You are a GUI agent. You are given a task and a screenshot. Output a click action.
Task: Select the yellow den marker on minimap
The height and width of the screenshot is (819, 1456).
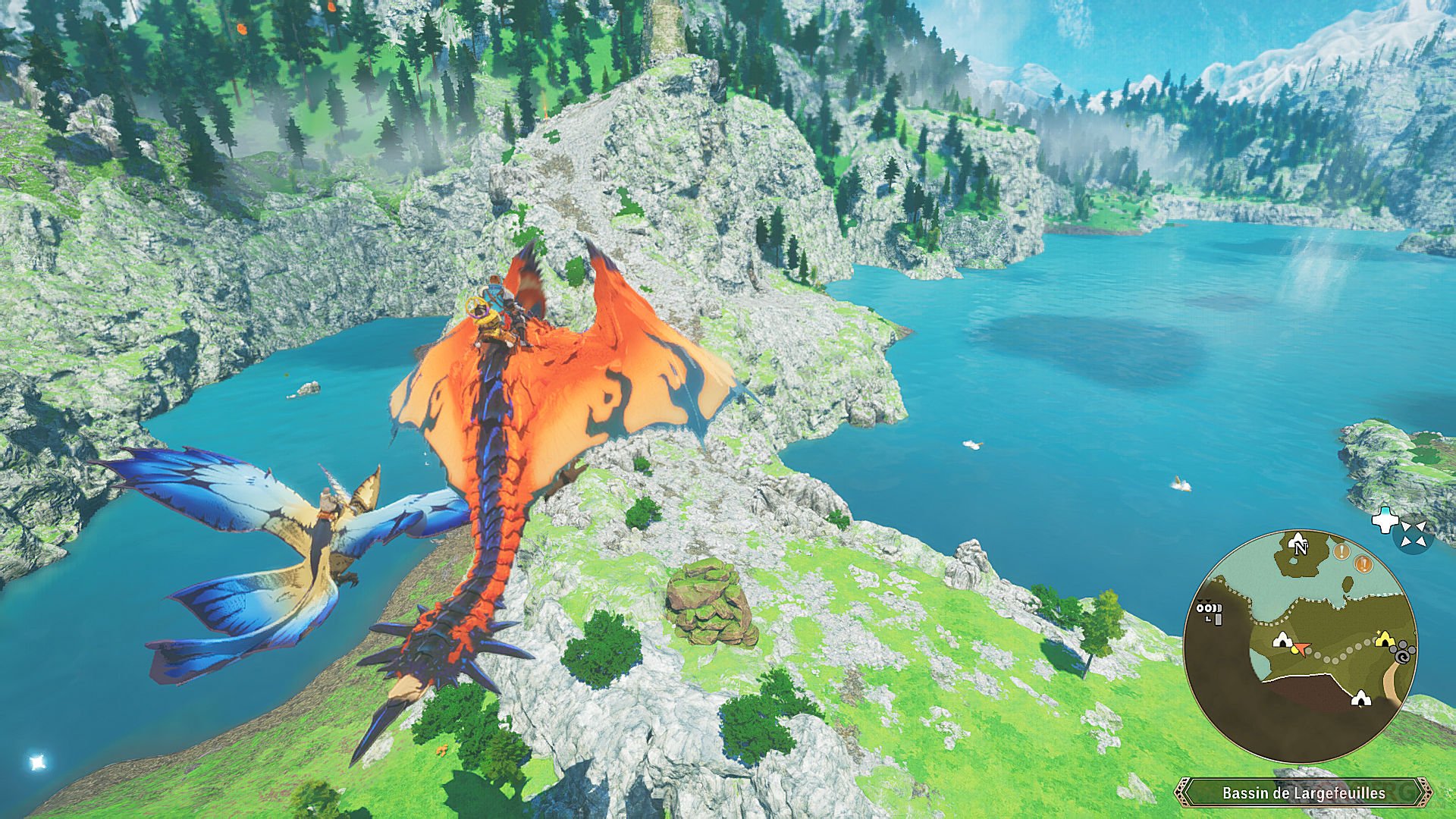(1385, 639)
